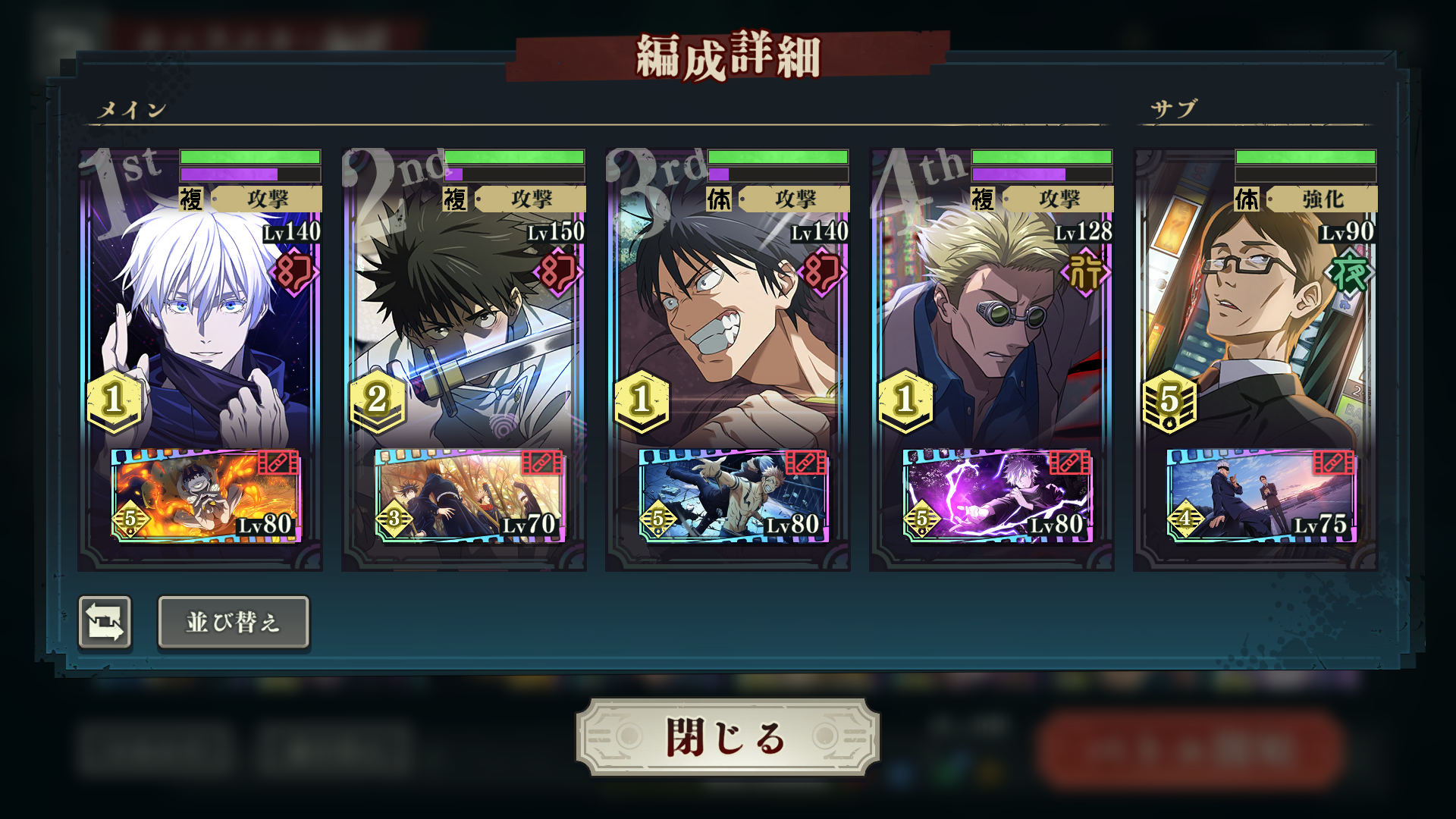View the purple lightning Lv80 memory card
Image resolution: width=1456 pixels, height=819 pixels.
pyautogui.click(x=996, y=495)
